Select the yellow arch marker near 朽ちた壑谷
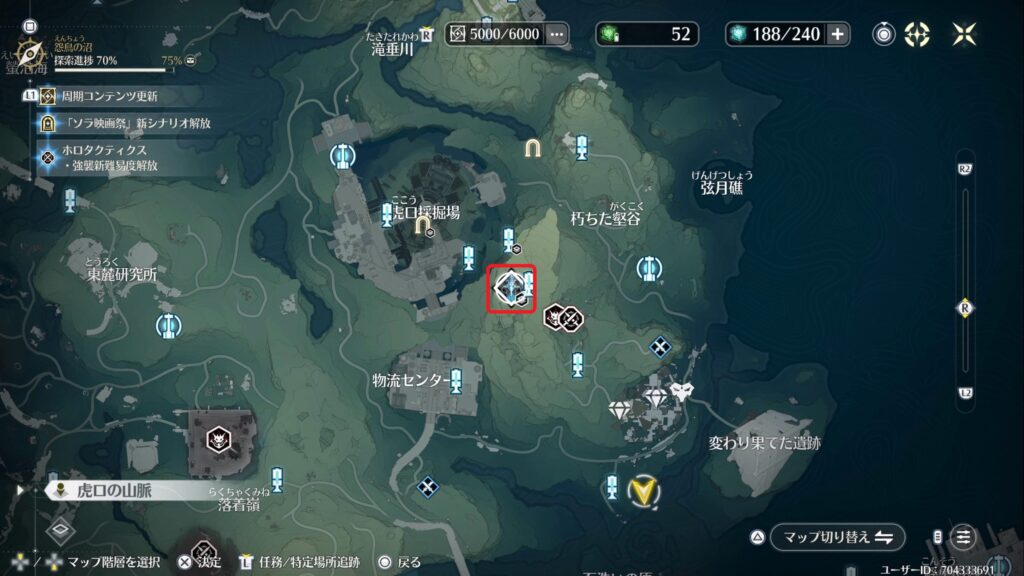Screen dimensions: 1024x576 [x=535, y=148]
